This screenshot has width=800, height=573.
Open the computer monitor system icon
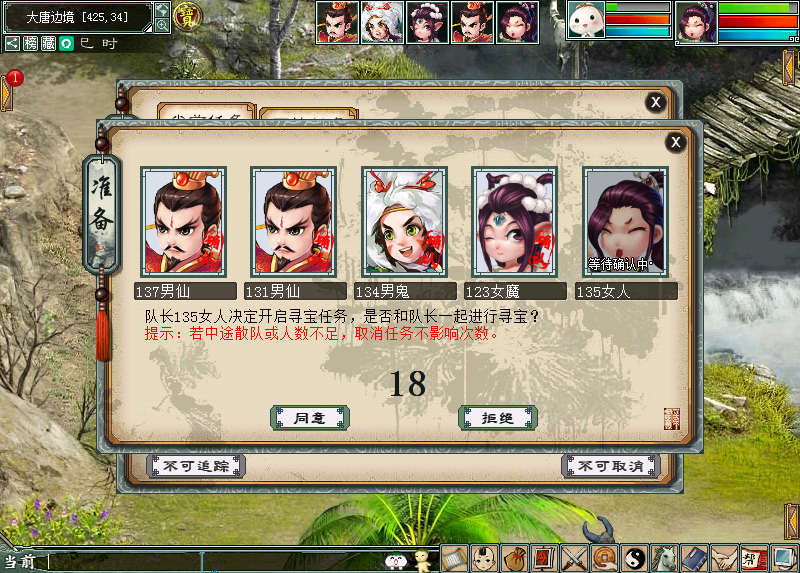pyautogui.click(x=783, y=558)
